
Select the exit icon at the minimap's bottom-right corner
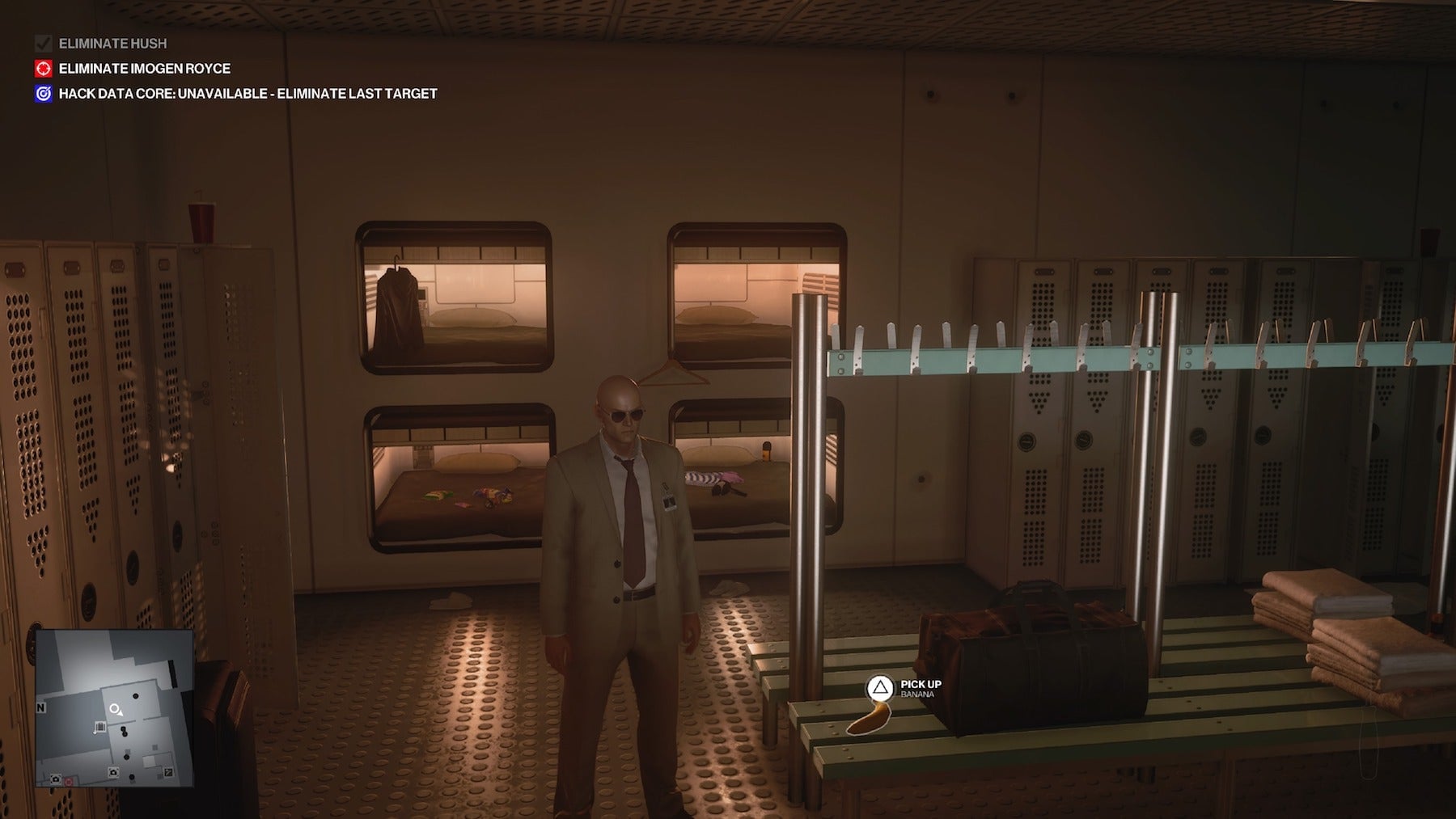169,773
